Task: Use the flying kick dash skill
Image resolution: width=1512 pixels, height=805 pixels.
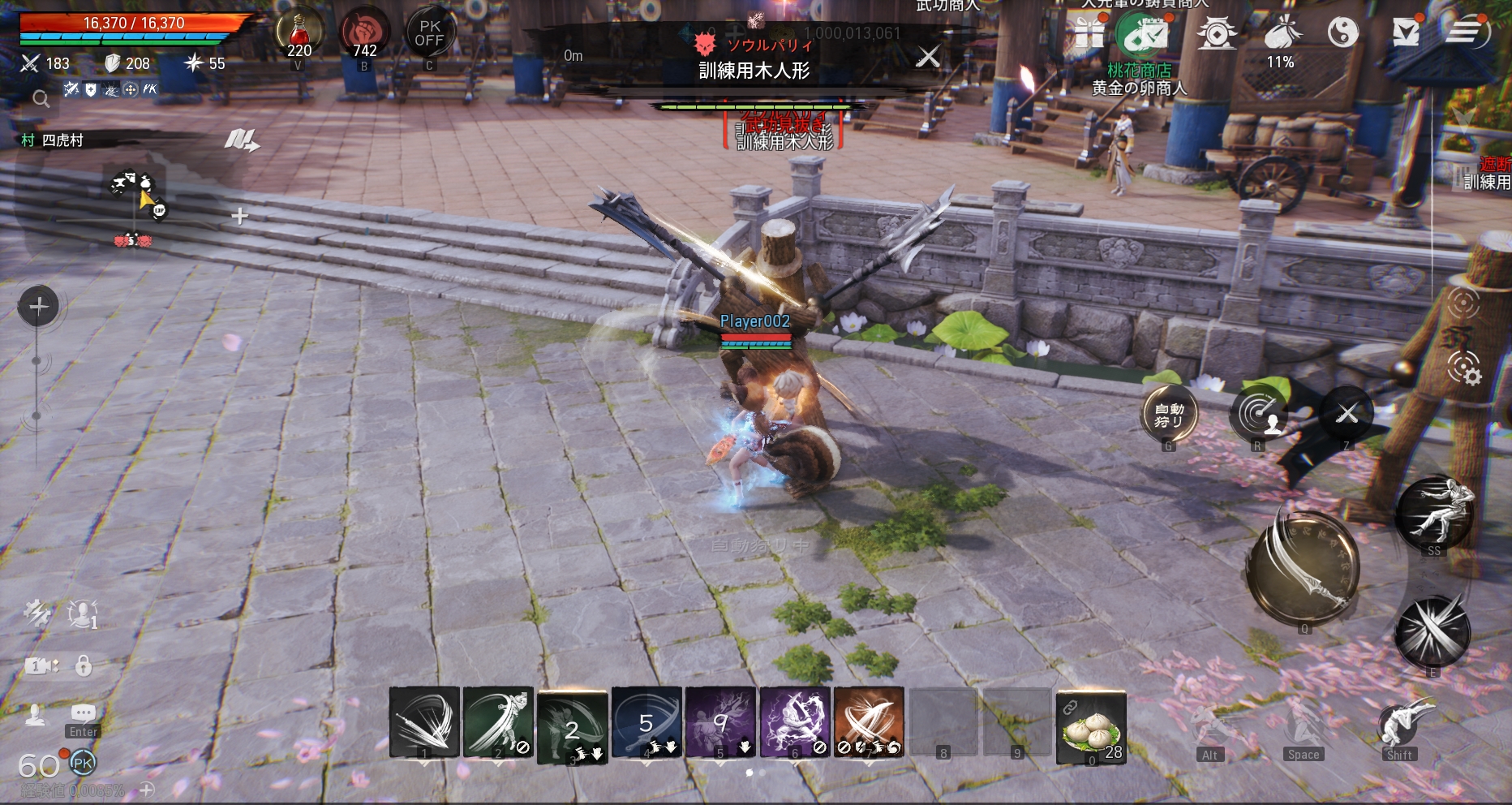Action: tap(1434, 513)
